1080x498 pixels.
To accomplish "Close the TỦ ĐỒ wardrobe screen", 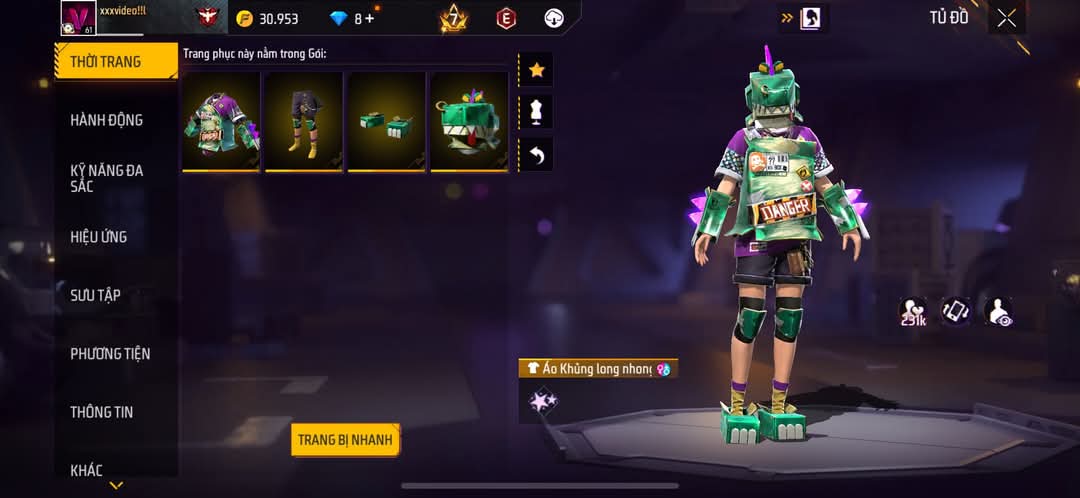I will coord(1006,18).
